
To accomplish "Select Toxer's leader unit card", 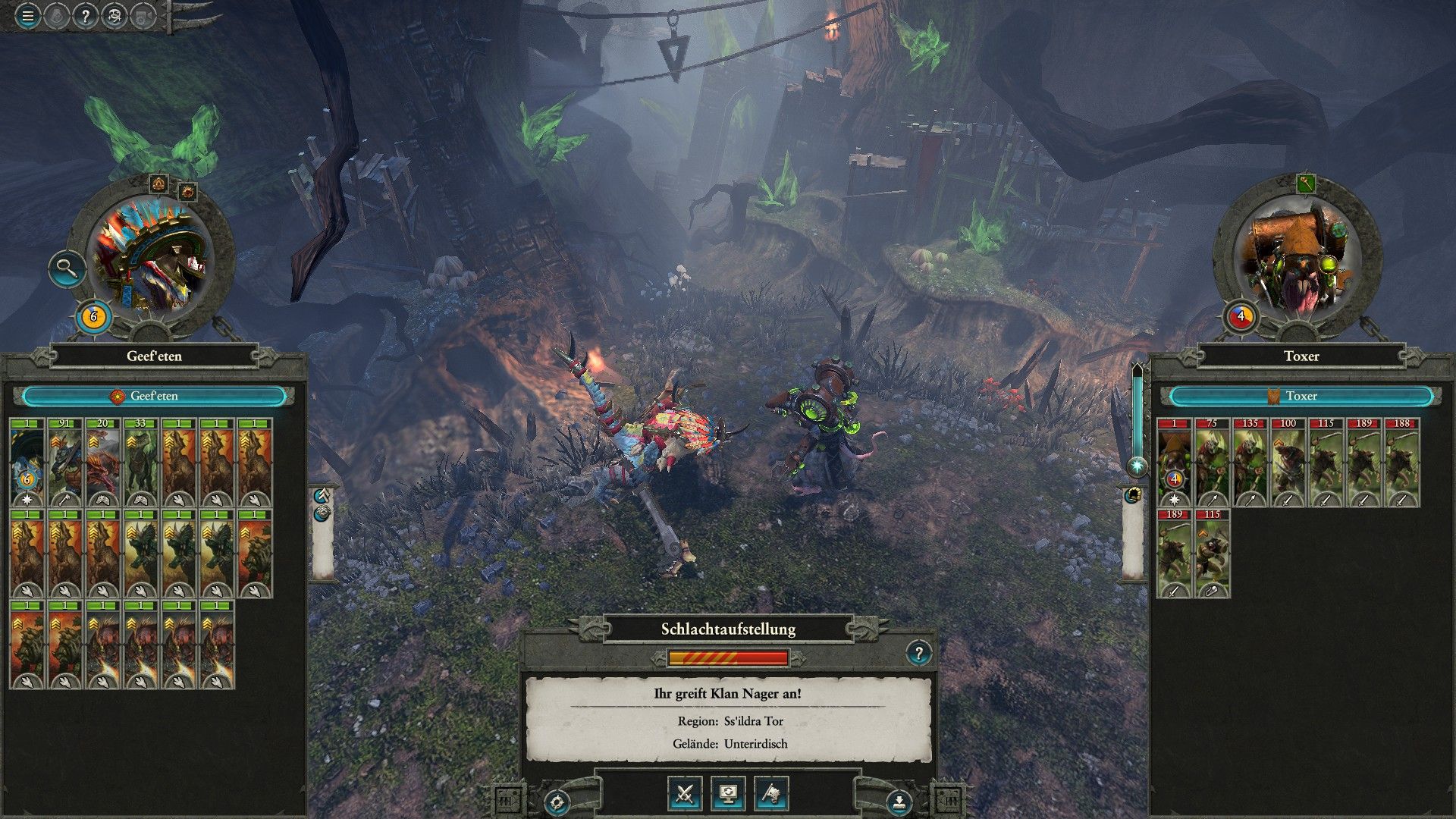I will click(1175, 455).
